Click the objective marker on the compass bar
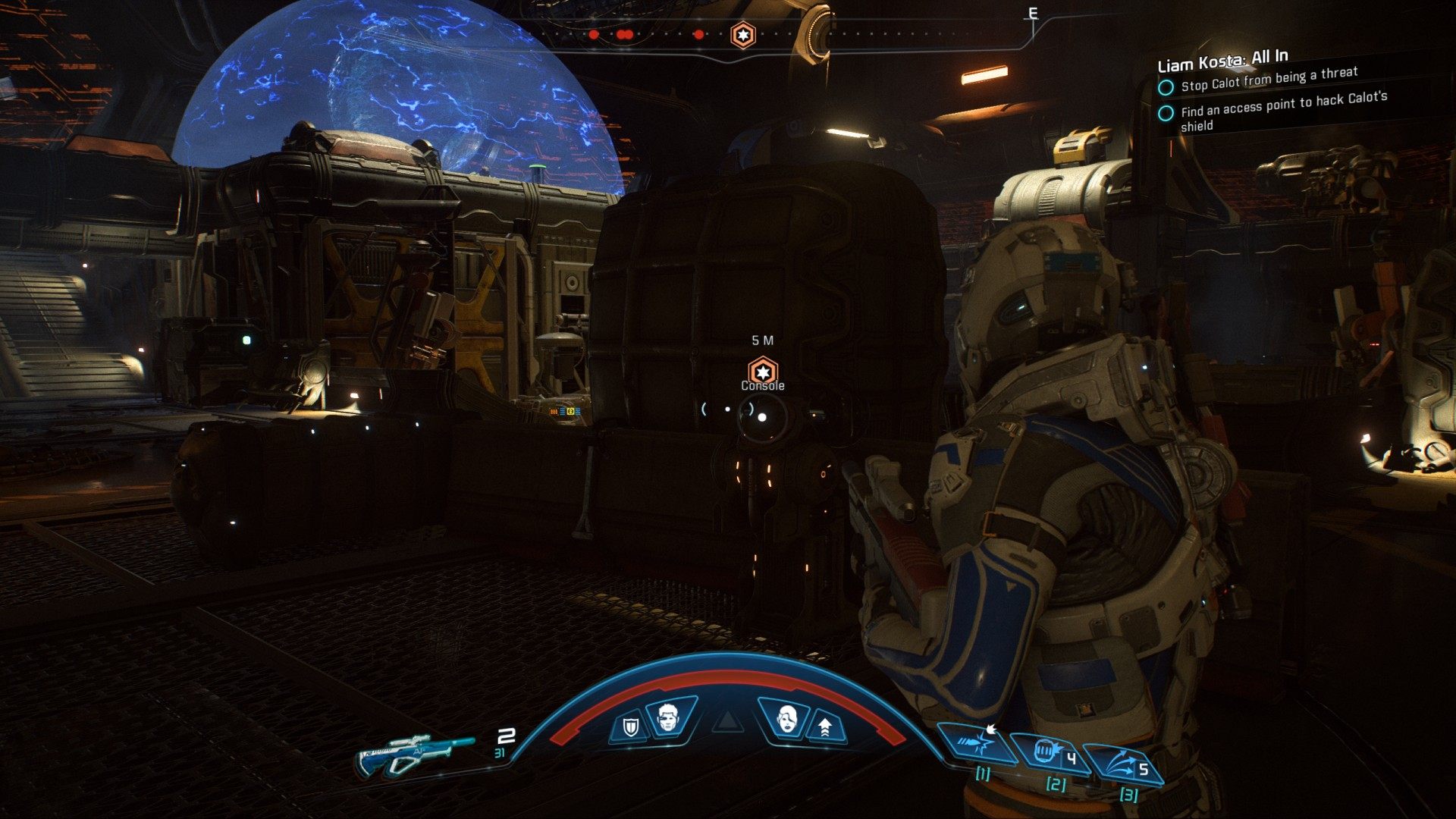 pos(742,35)
